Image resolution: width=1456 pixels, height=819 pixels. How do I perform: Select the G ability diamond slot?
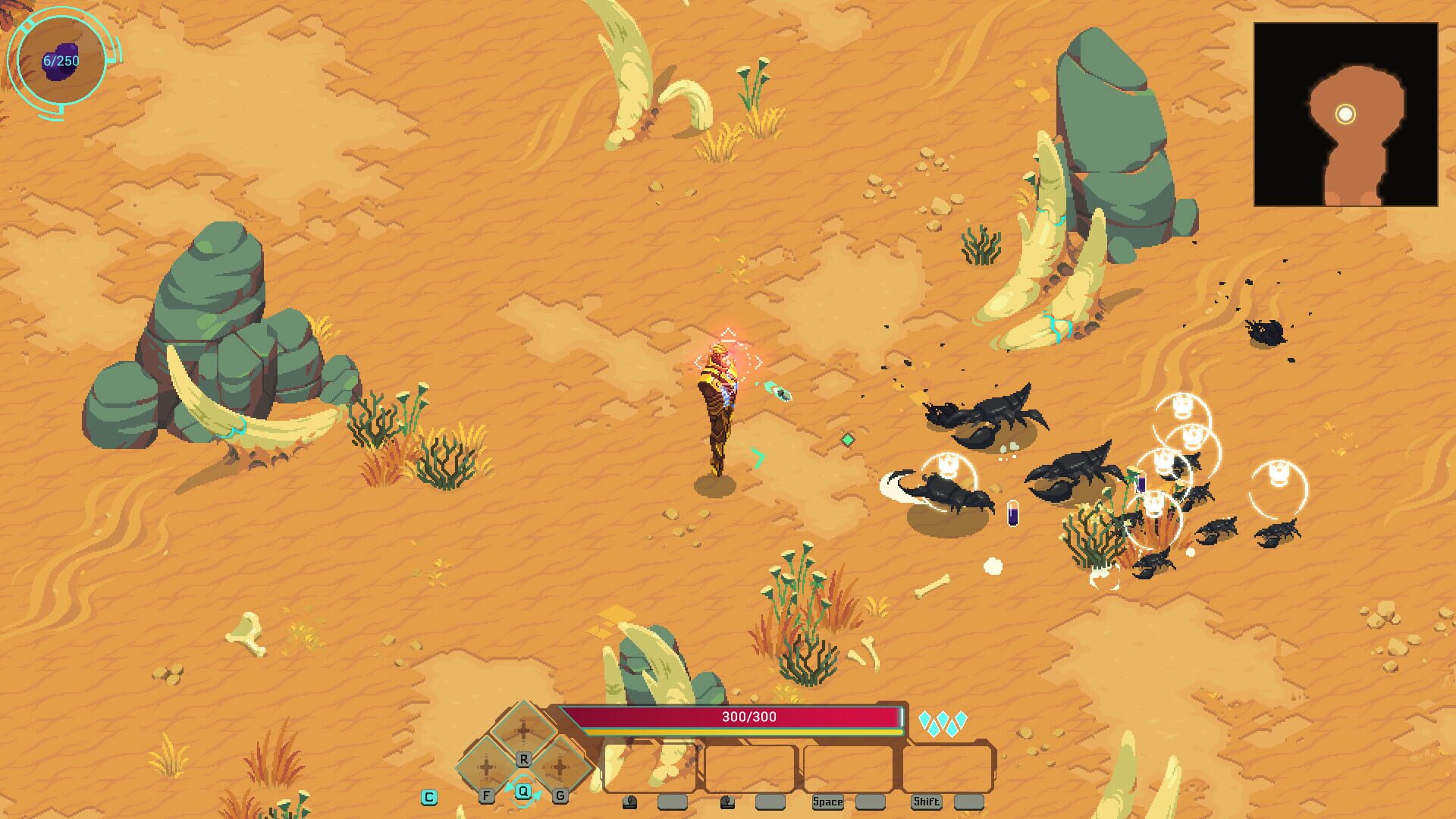[559, 769]
